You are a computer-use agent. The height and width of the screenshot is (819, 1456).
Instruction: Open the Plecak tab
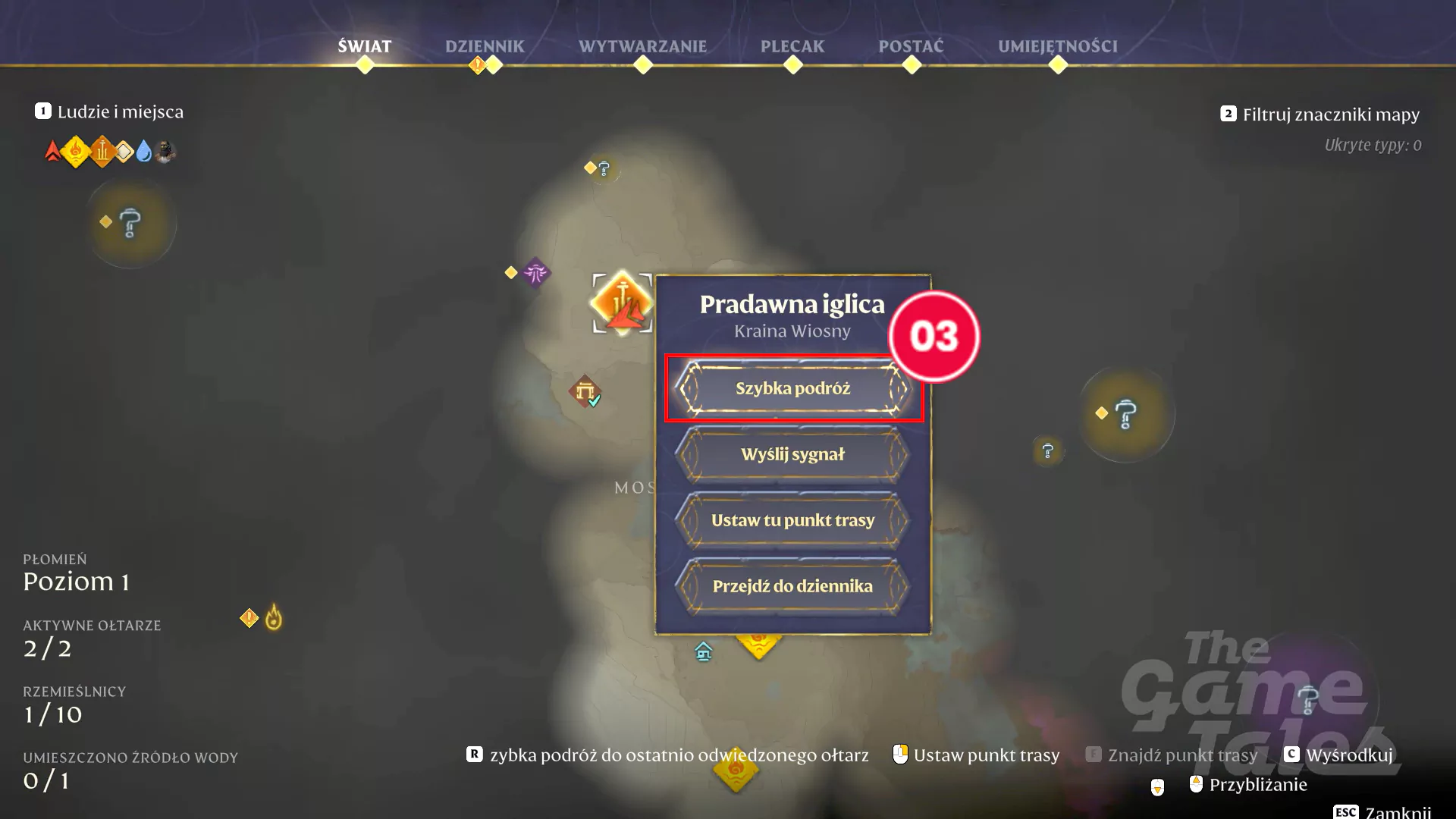pos(792,46)
